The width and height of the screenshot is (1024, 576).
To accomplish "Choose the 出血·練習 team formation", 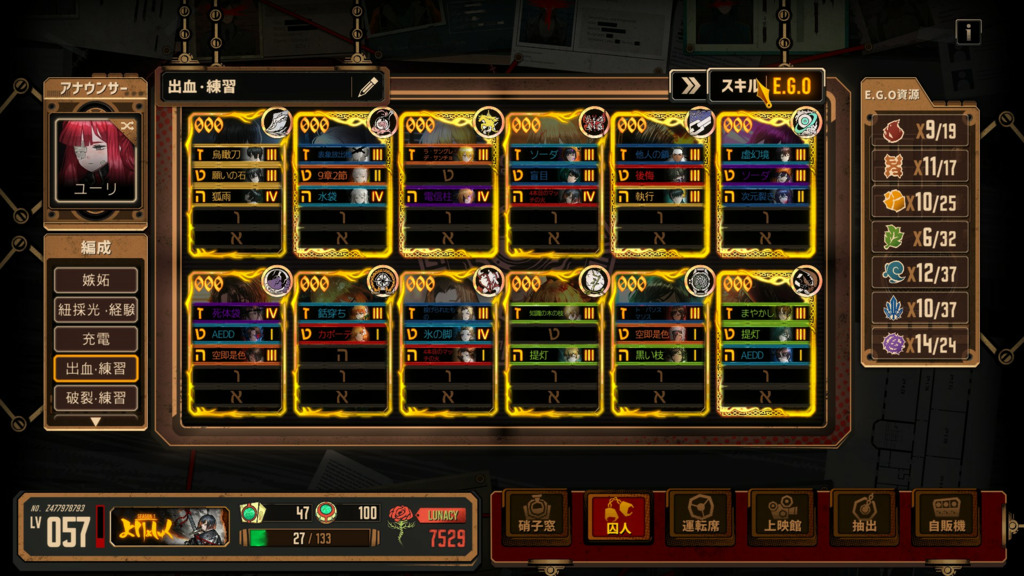I will click(x=96, y=368).
